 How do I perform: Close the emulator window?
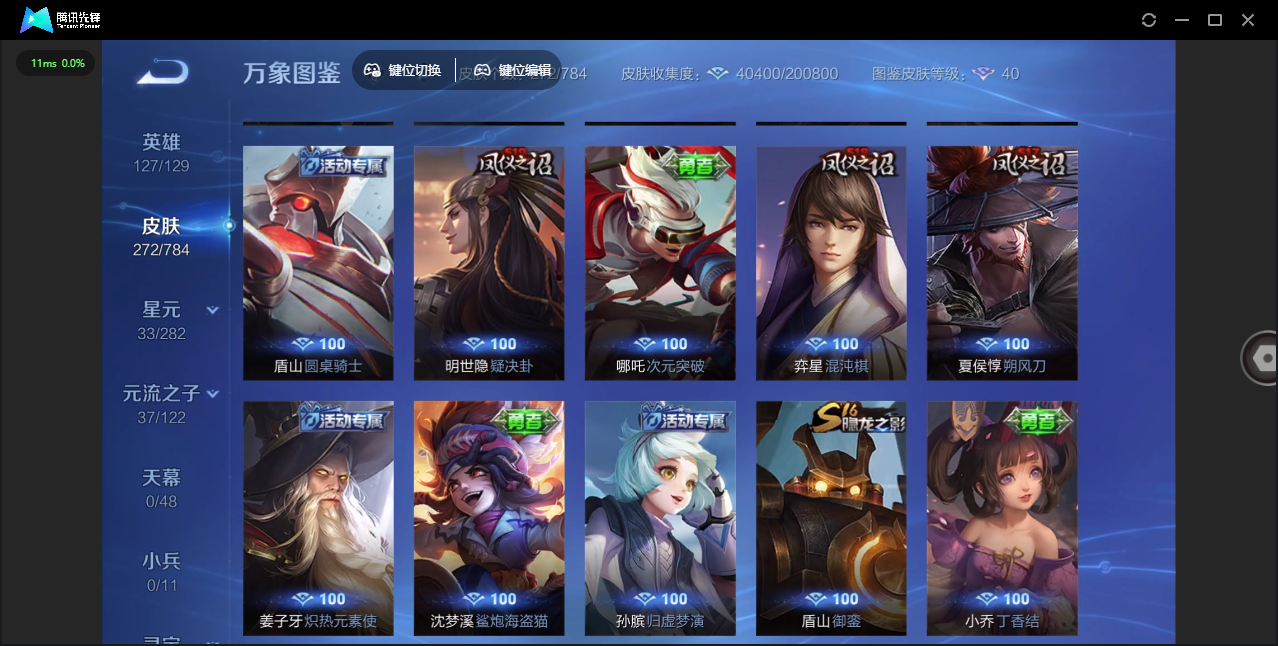1248,20
